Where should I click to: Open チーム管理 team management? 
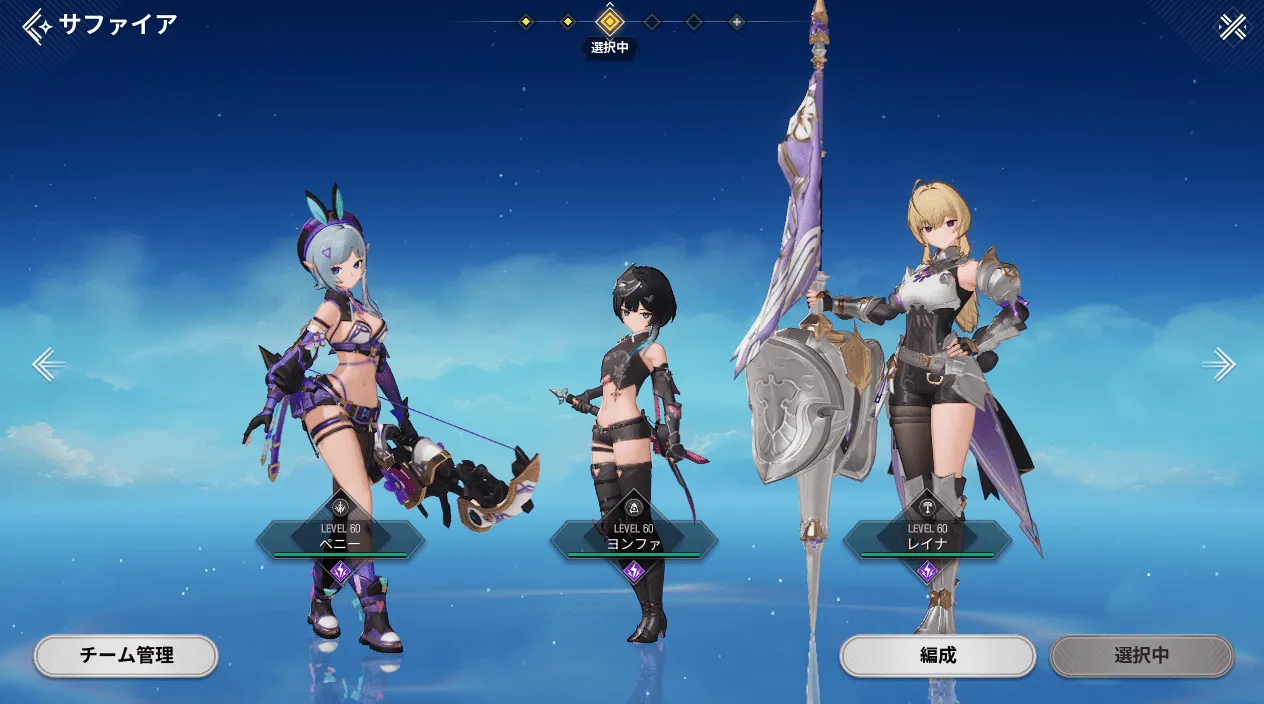pos(126,656)
